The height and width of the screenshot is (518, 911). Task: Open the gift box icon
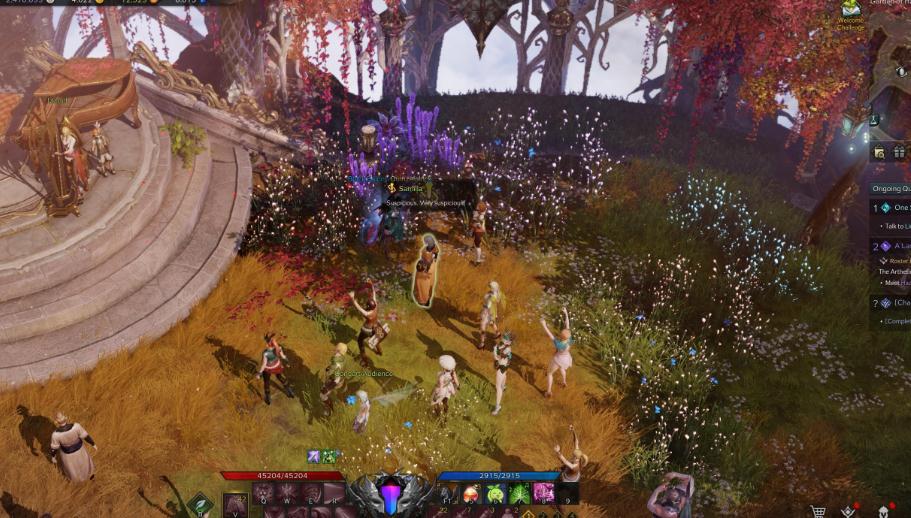tap(898, 153)
